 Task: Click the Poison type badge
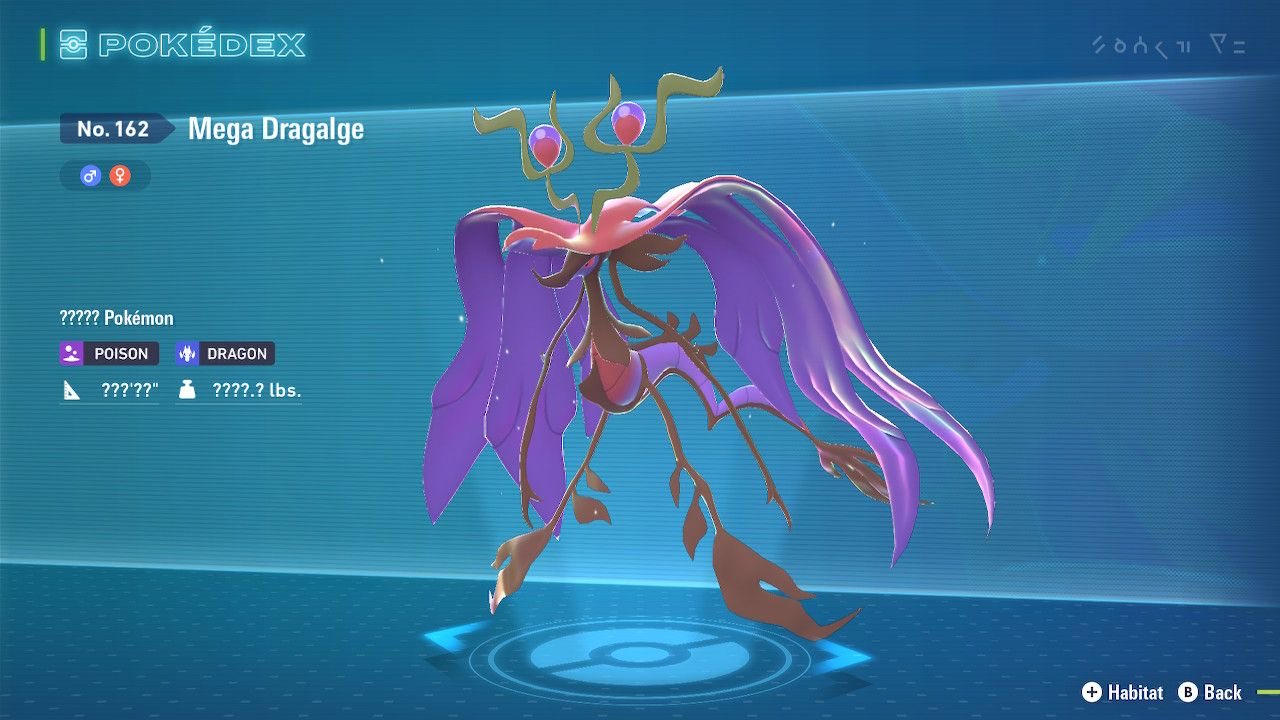click(x=108, y=353)
